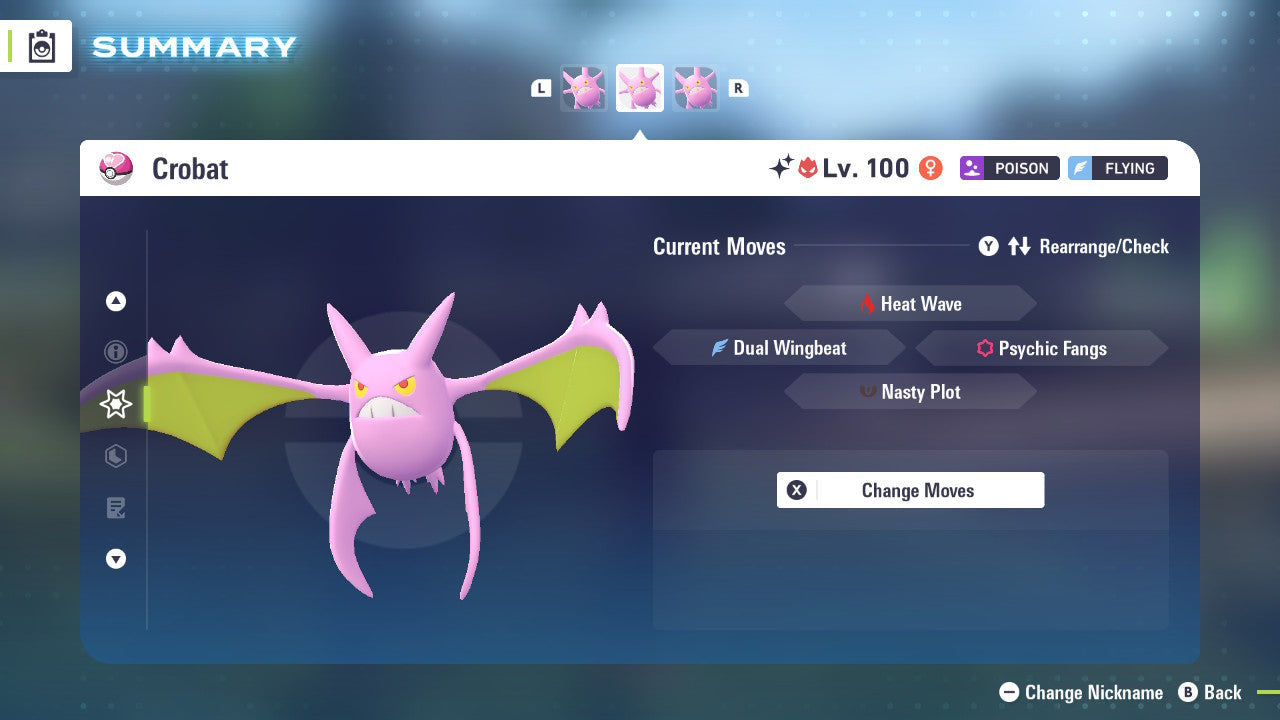Screen dimensions: 1280x720
Task: Open the star-shaped moves page icon
Action: click(115, 404)
